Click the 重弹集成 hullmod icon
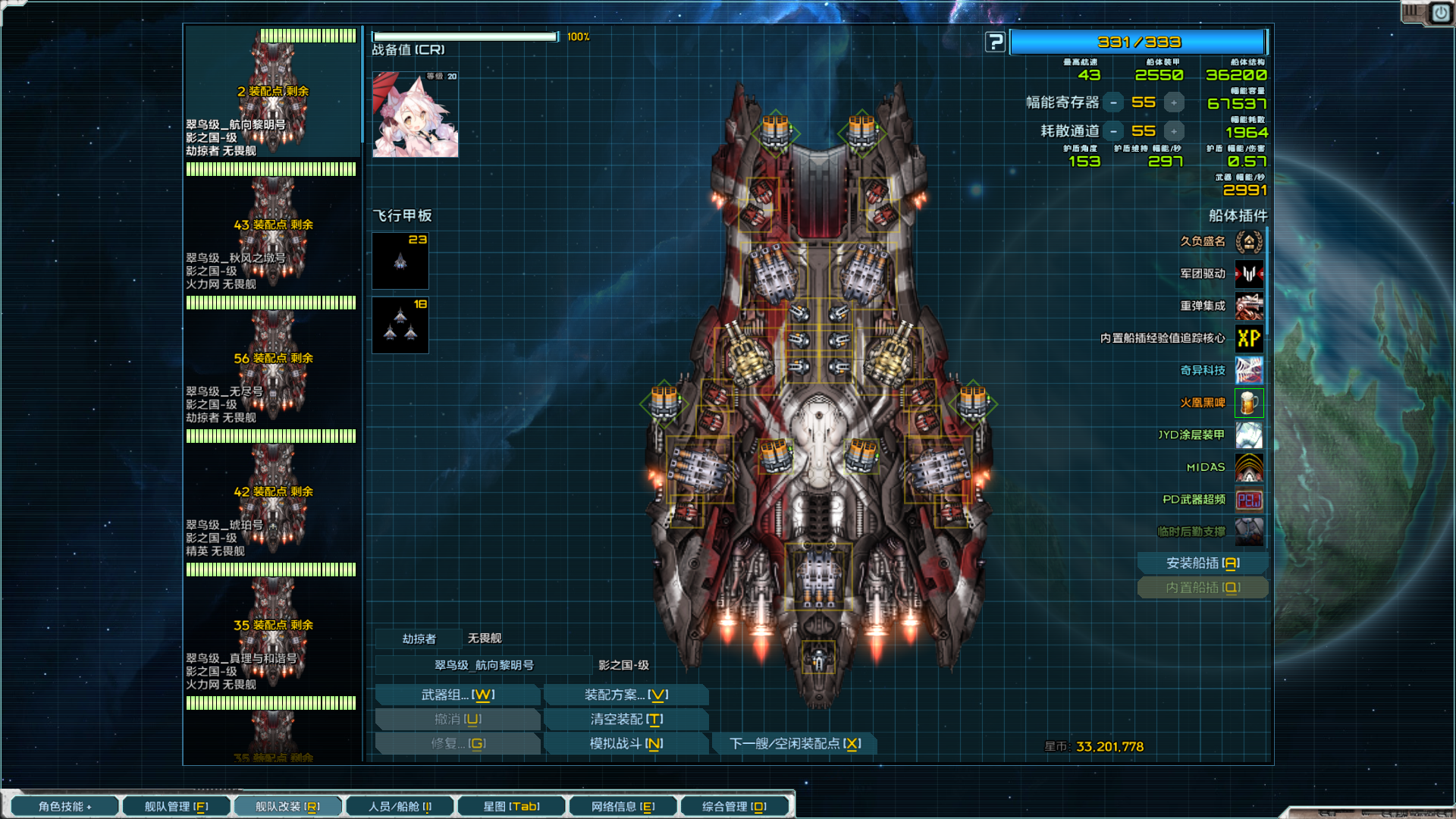The image size is (1456, 819). tap(1248, 306)
